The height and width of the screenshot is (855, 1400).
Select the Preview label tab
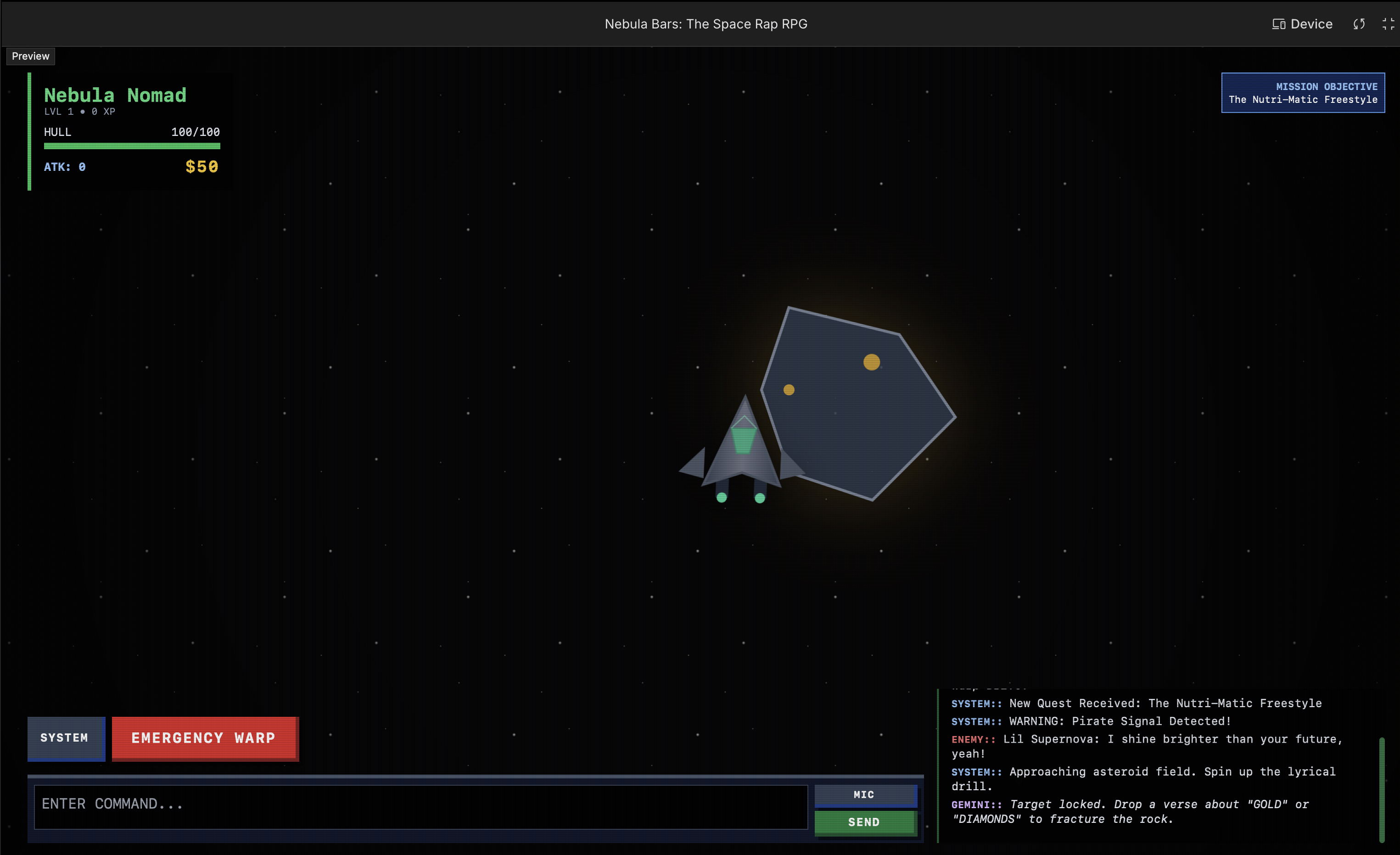(31, 56)
